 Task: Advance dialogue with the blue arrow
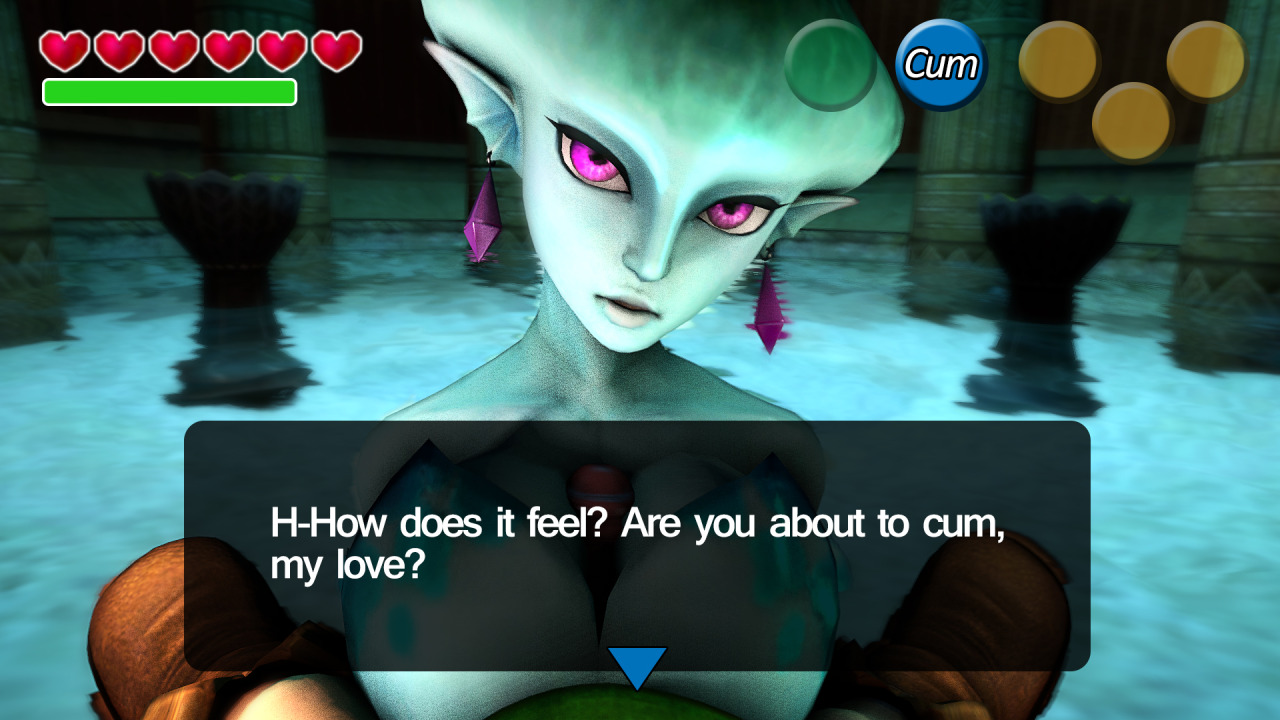[637, 666]
